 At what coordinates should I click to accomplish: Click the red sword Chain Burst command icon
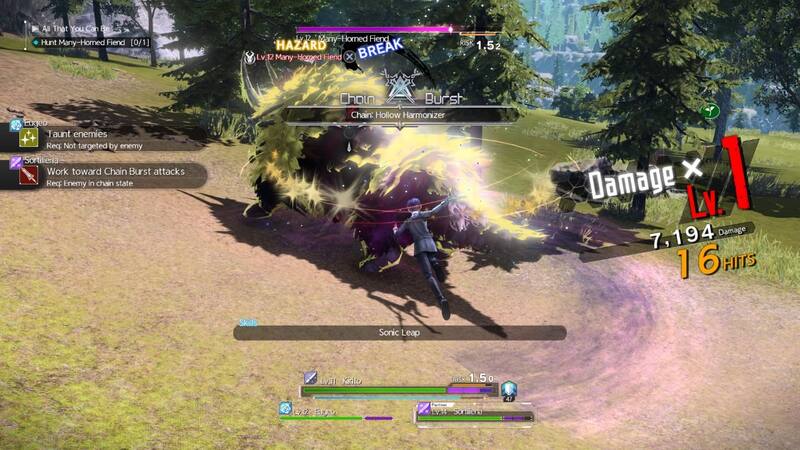29,176
